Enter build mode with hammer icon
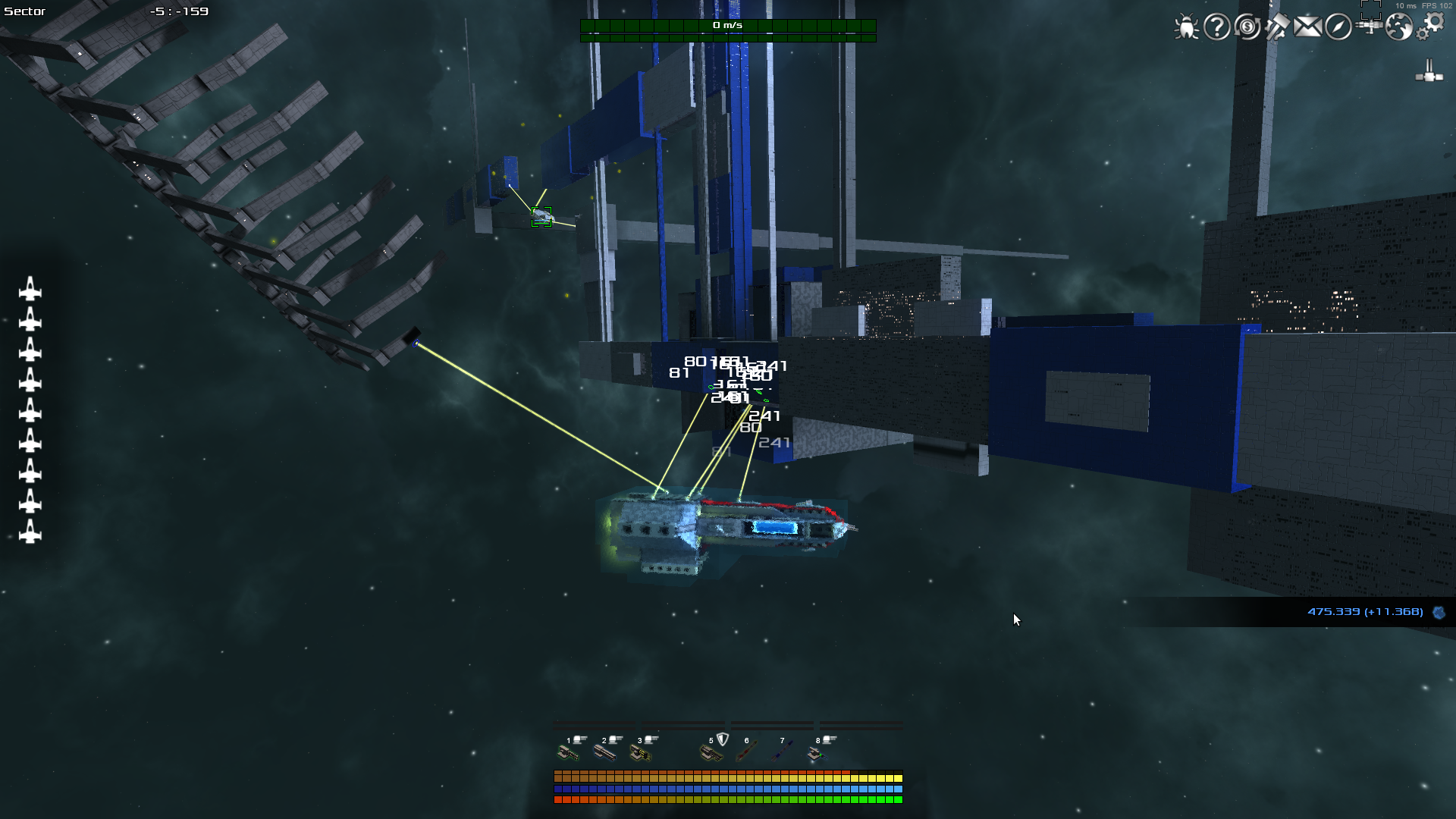Screen dimensions: 1456x819 pyautogui.click(x=1277, y=27)
